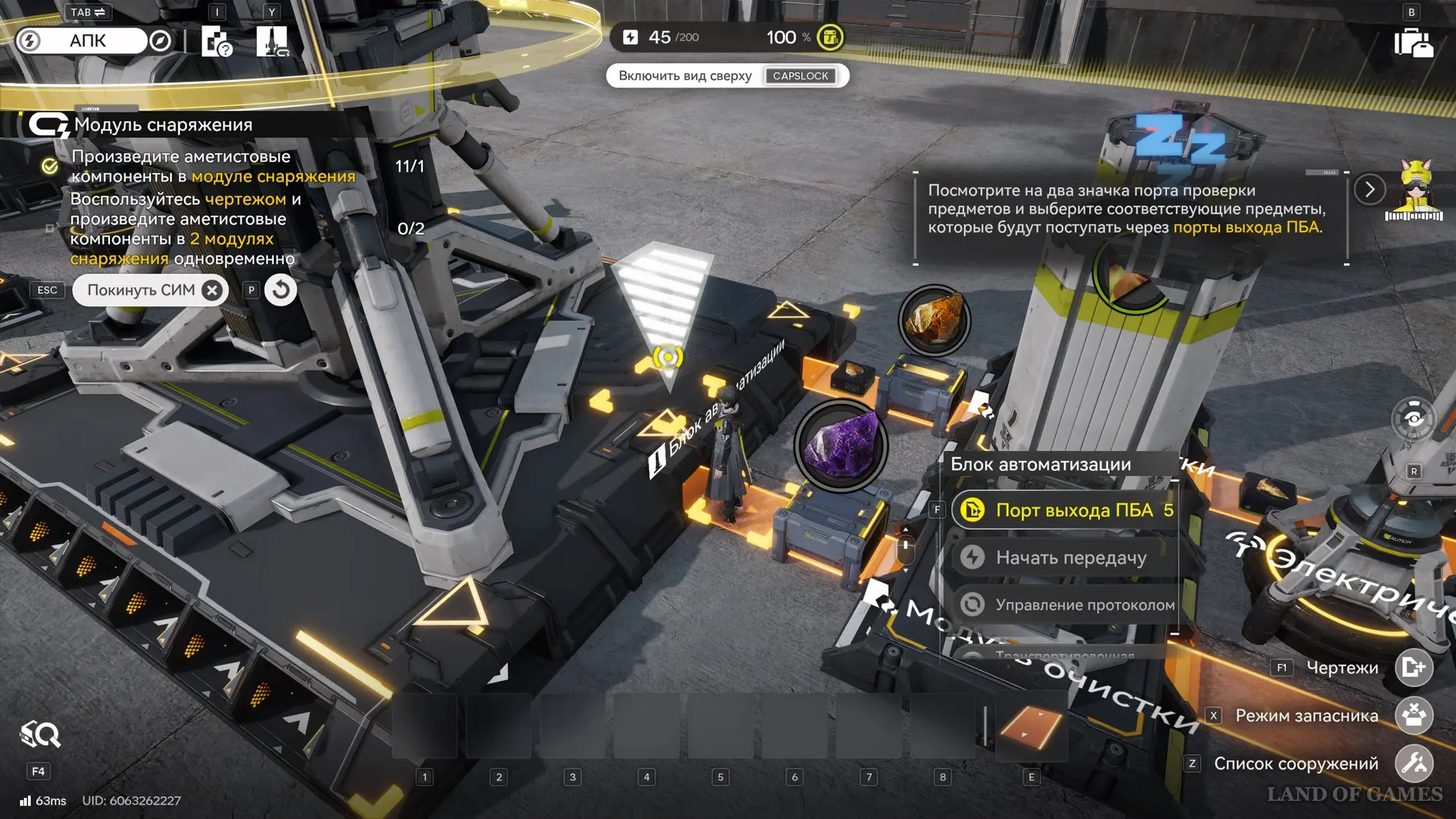Open the Модуль снаряжения quest tracker header
The width and height of the screenshot is (1456, 819).
click(164, 125)
